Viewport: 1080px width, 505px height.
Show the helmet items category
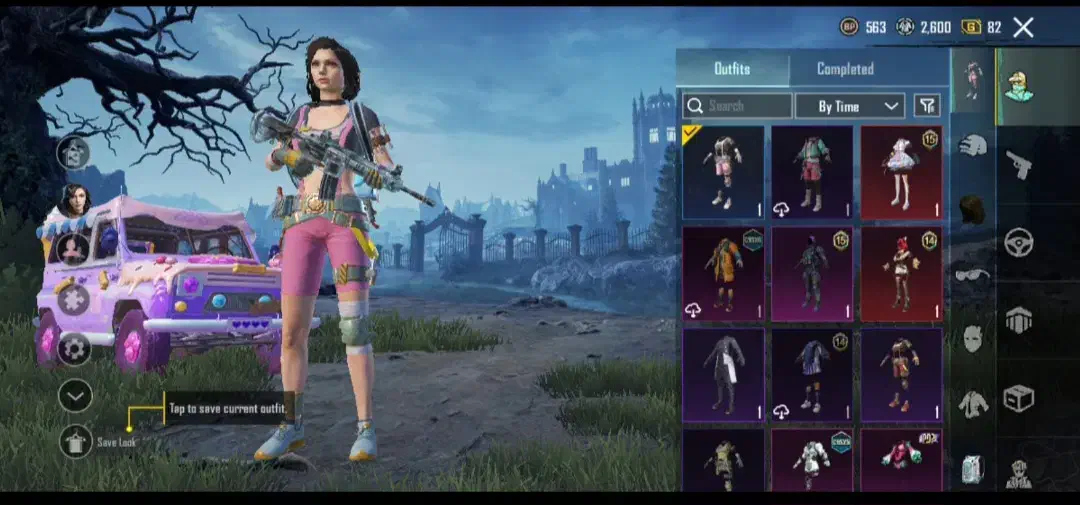point(973,145)
